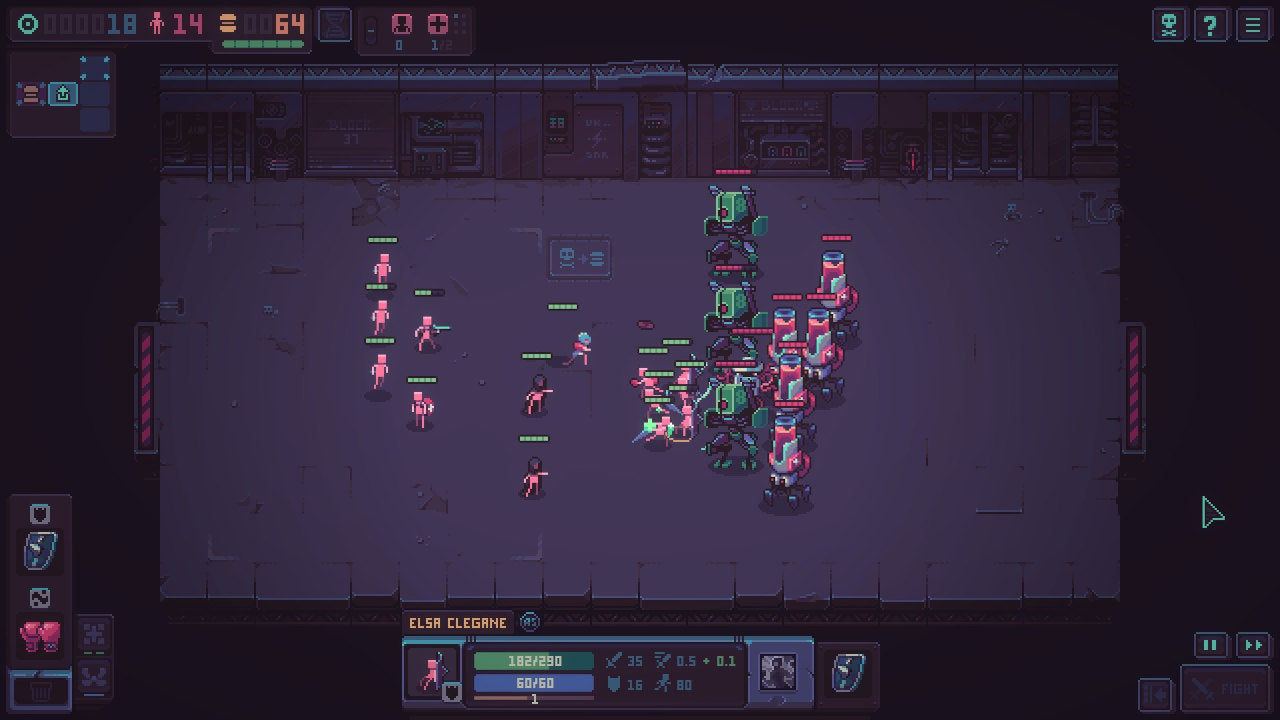Enable fast-forward speed toggle
Viewport: 1280px width, 720px height.
1254,645
